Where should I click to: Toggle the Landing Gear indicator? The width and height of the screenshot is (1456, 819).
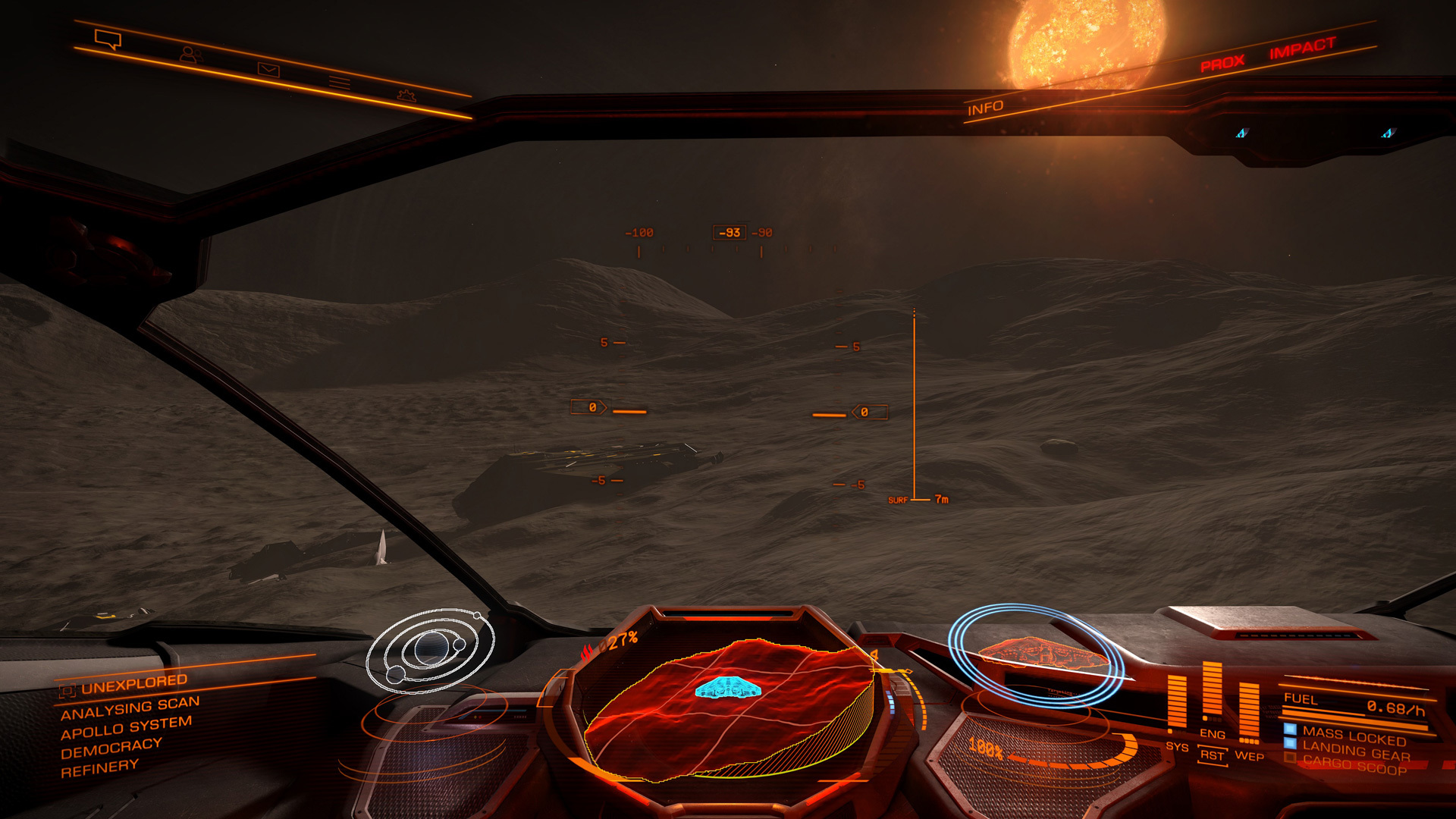1355,752
